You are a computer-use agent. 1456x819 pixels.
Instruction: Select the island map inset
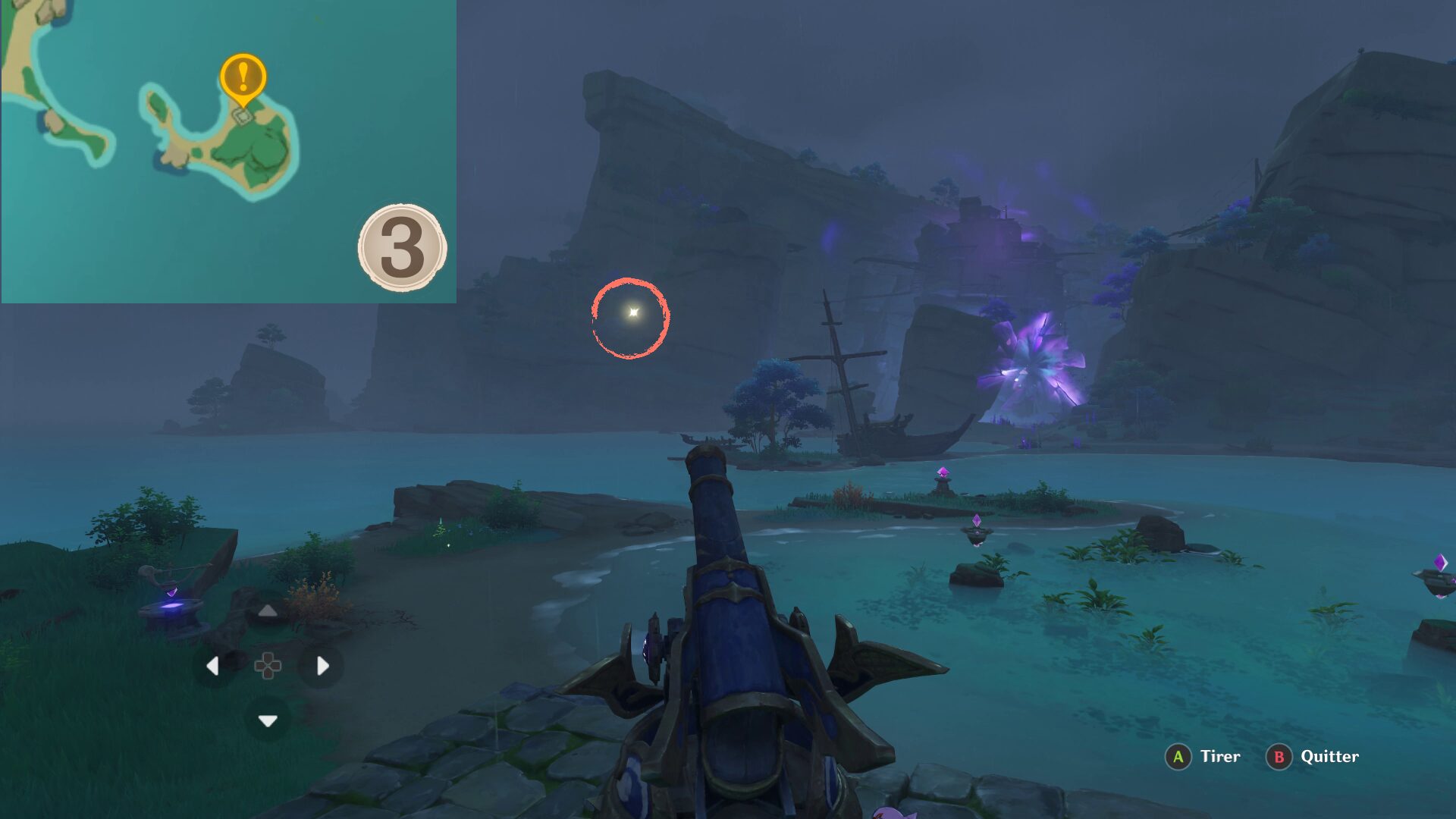(228, 152)
